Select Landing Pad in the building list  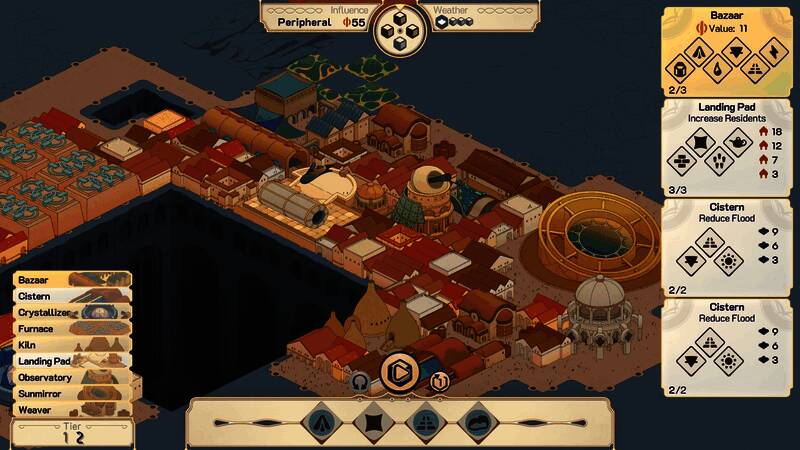70,361
